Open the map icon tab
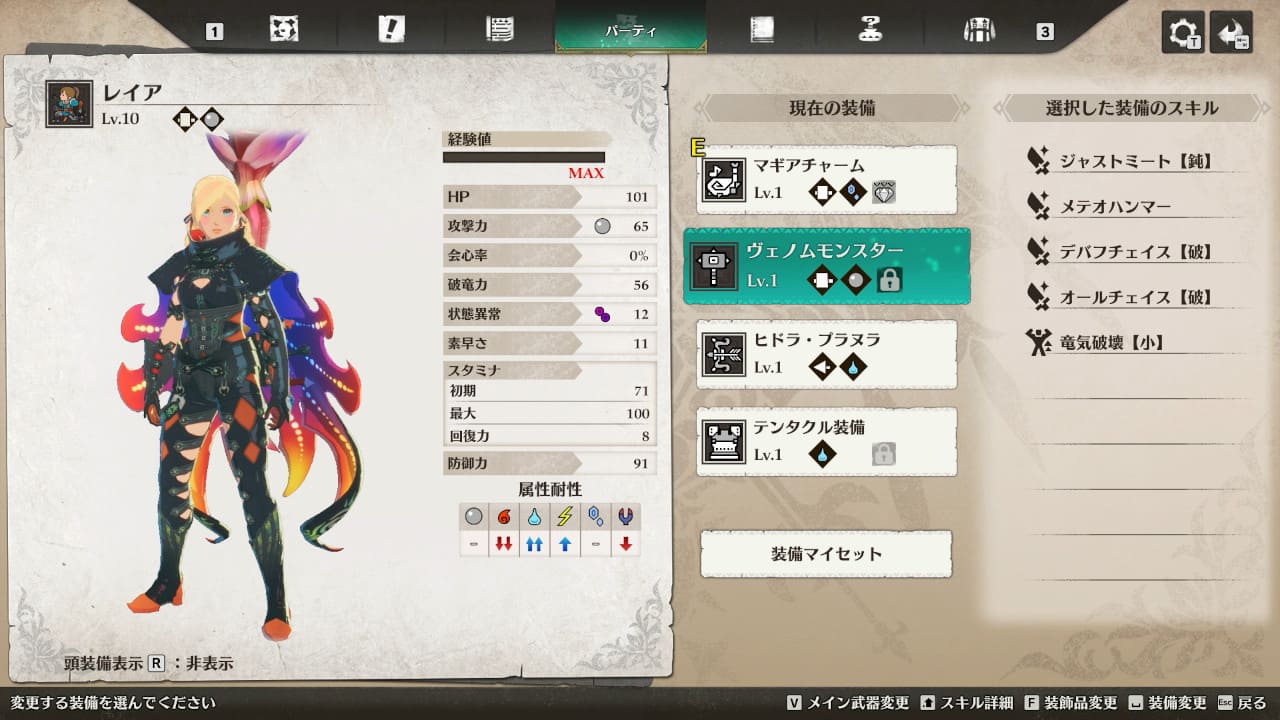 pyautogui.click(x=284, y=30)
